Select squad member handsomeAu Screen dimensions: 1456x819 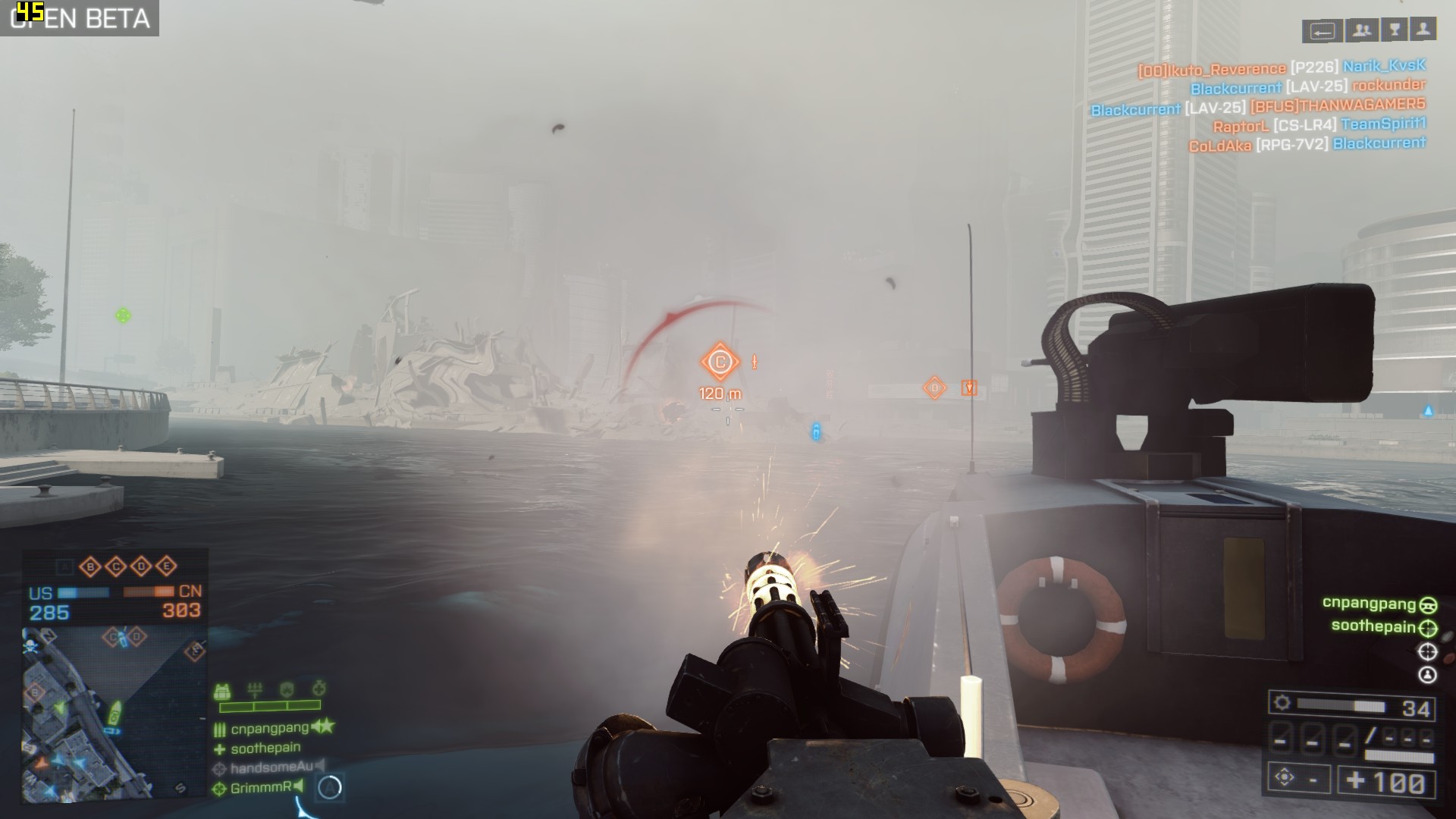pos(271,767)
